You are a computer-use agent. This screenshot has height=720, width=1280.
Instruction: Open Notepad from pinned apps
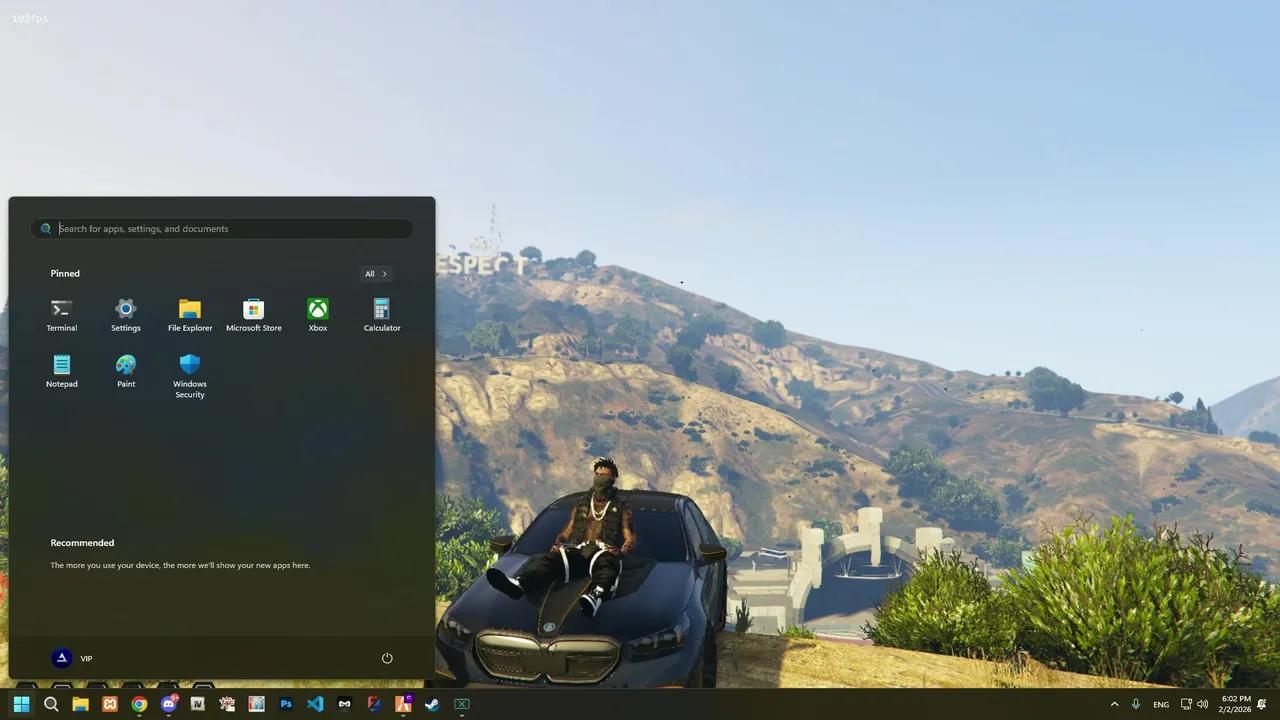point(61,370)
